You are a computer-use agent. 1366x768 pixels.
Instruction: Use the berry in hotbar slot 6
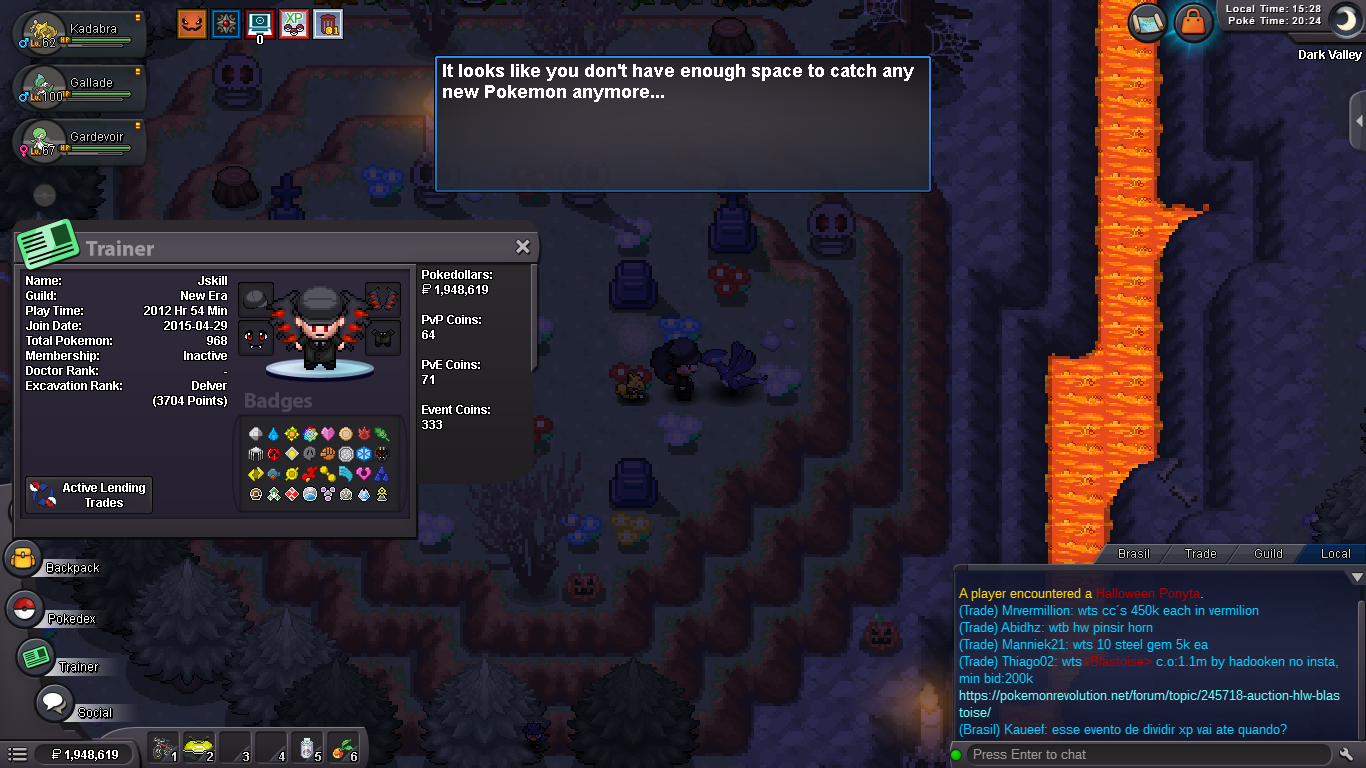[x=345, y=748]
